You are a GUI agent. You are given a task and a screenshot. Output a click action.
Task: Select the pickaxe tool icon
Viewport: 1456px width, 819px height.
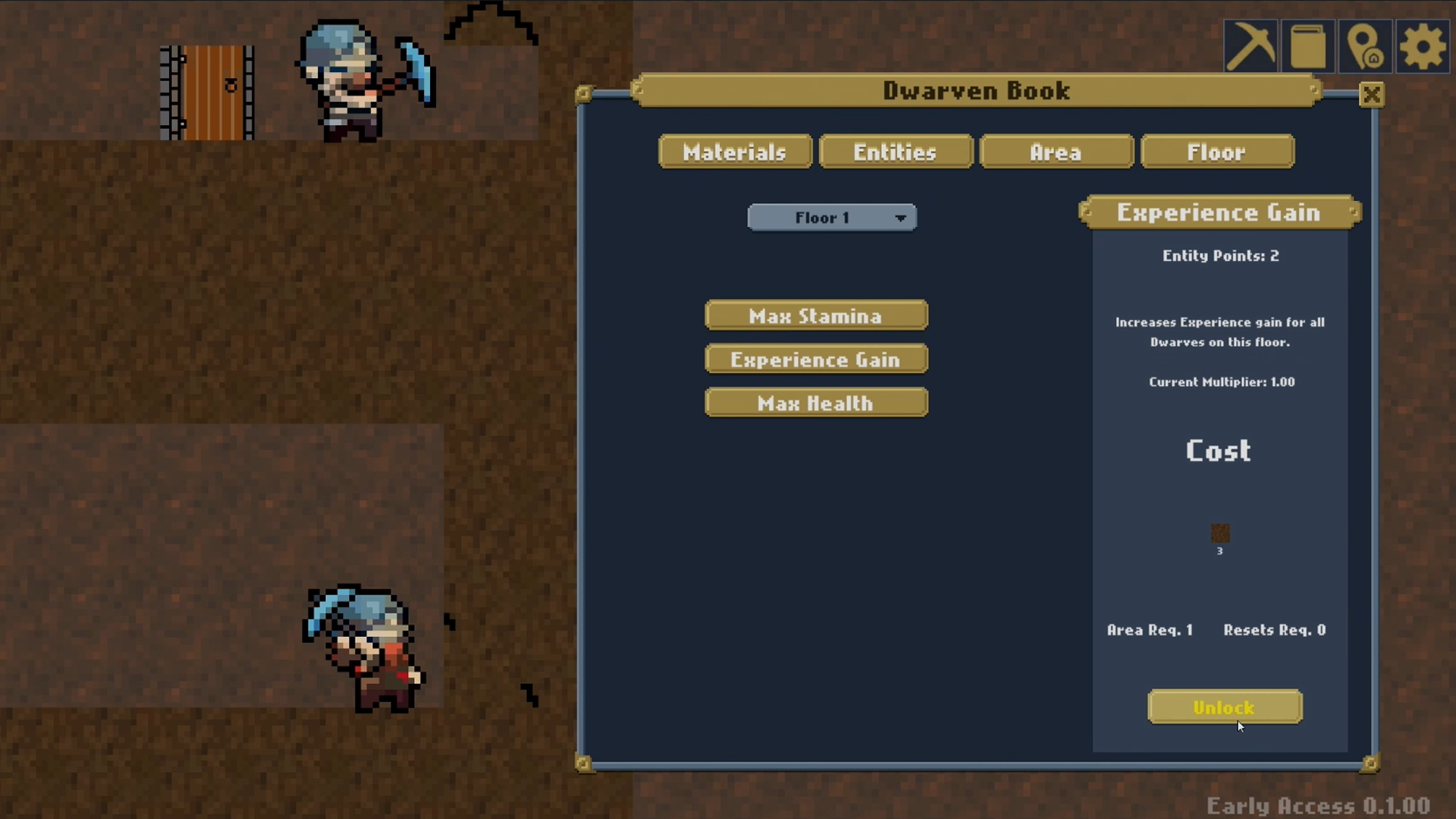(1253, 45)
